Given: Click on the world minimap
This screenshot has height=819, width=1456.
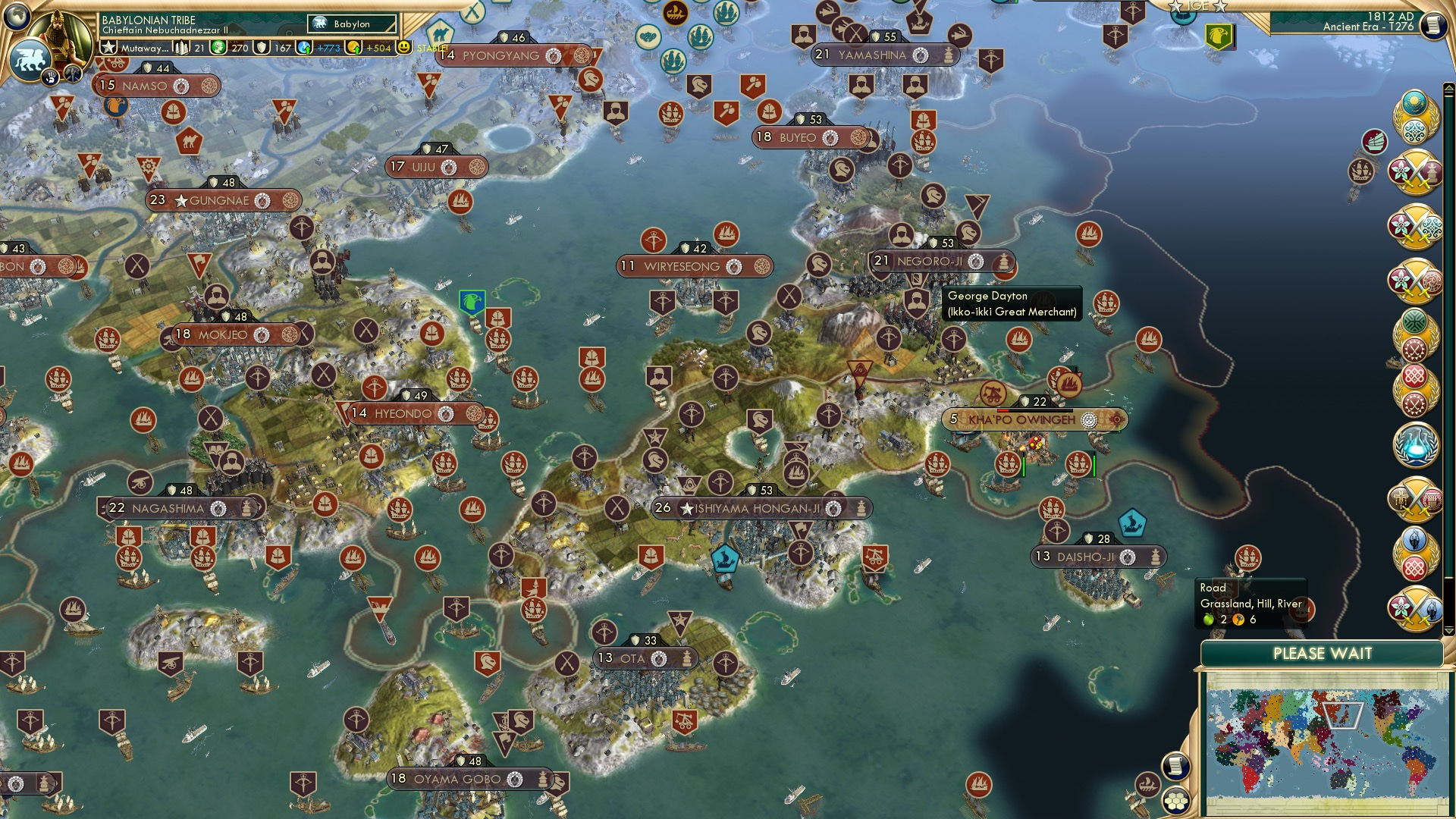Looking at the screenshot, I should pyautogui.click(x=1323, y=743).
